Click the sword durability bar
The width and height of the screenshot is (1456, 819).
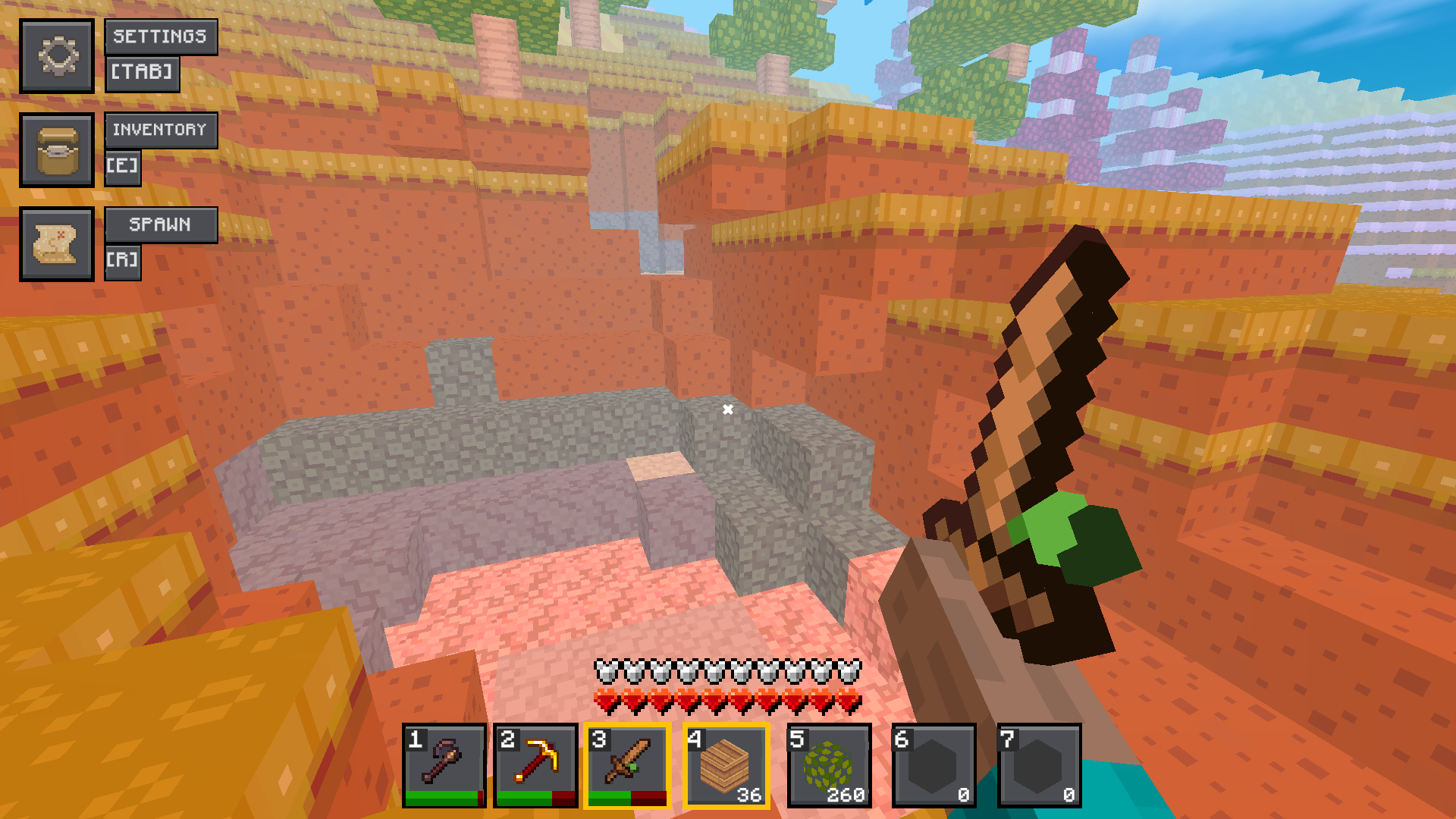[x=627, y=798]
